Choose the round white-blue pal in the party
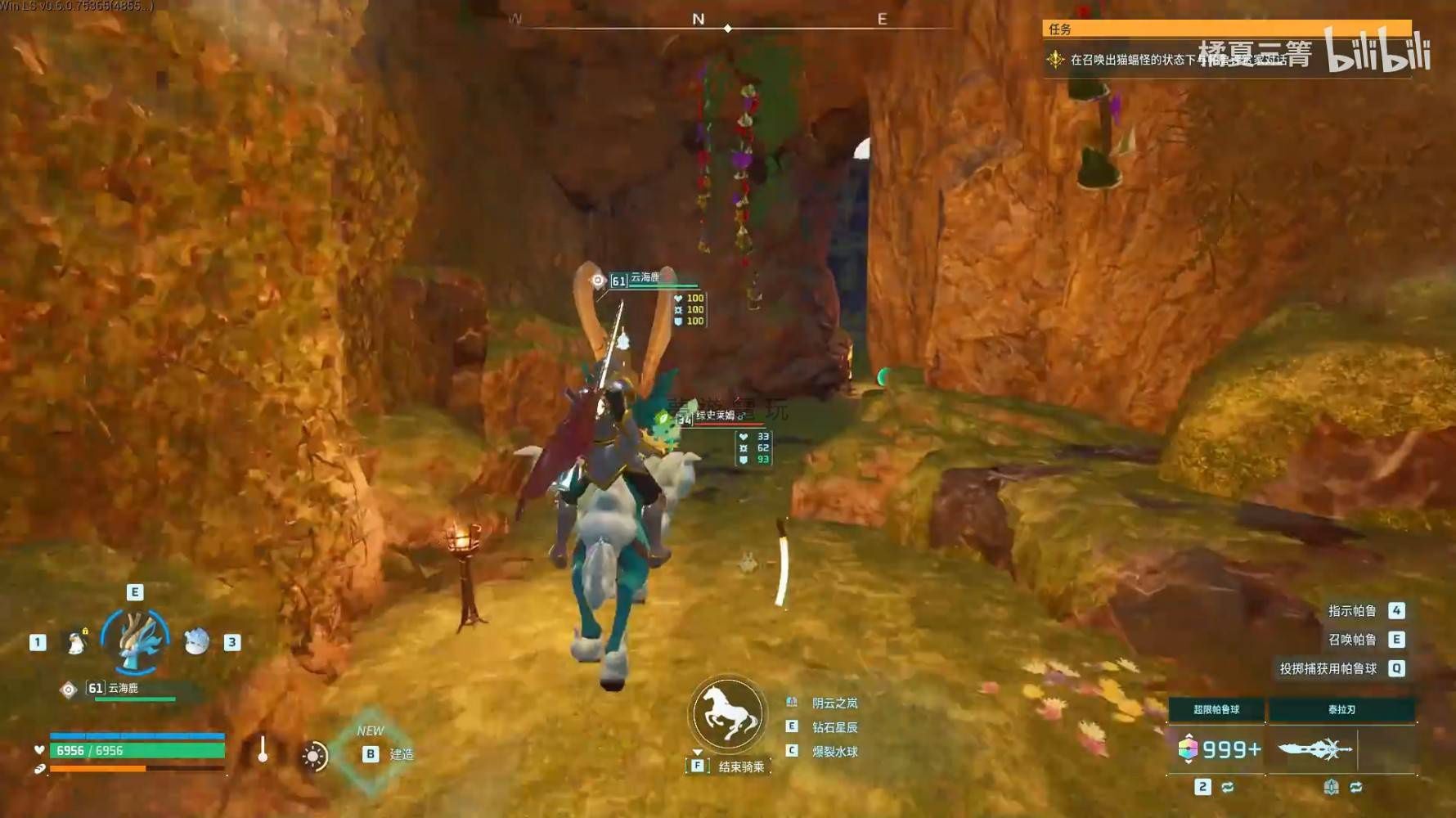The height and width of the screenshot is (818, 1456). tap(196, 642)
